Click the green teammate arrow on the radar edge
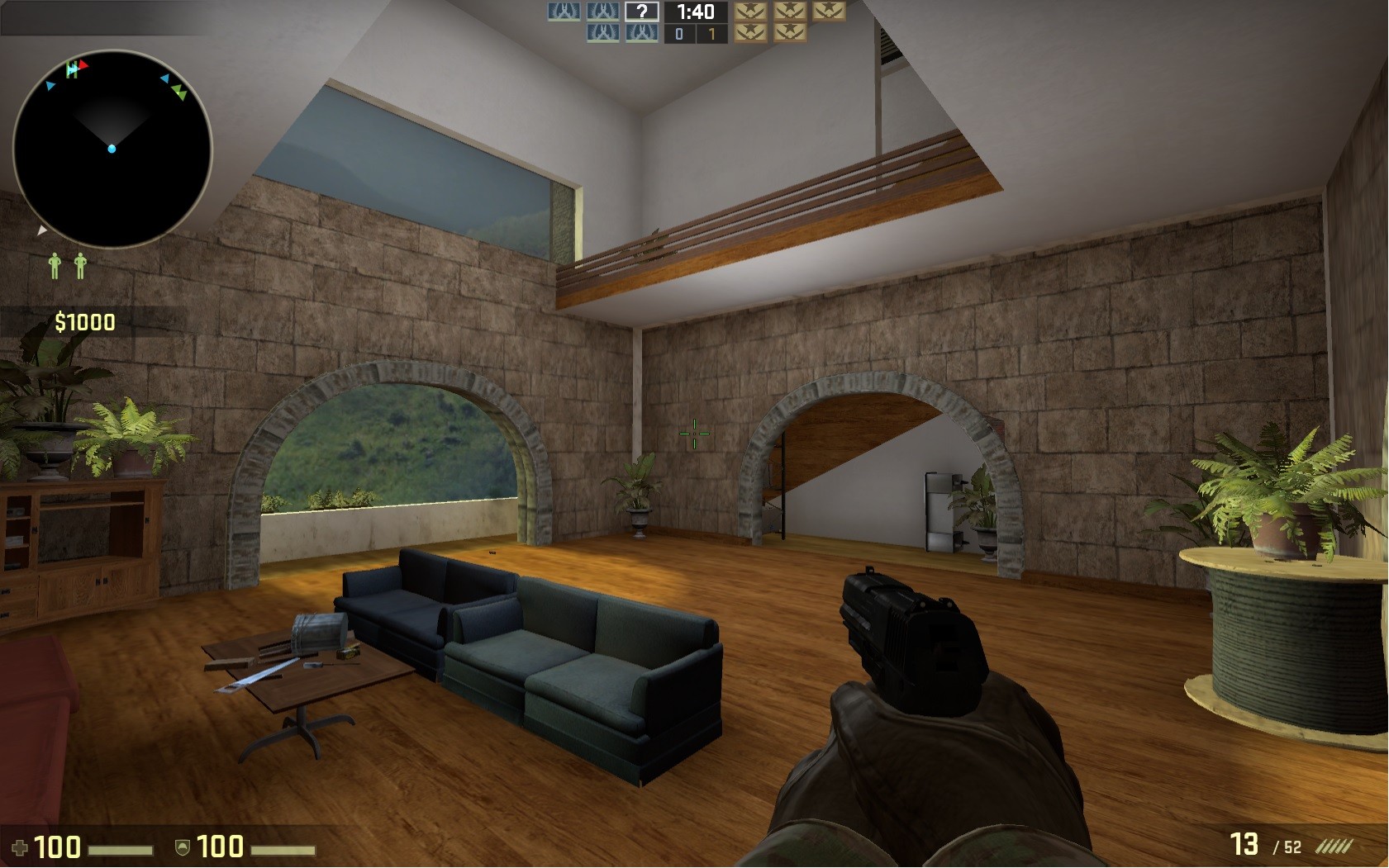 pyautogui.click(x=178, y=92)
